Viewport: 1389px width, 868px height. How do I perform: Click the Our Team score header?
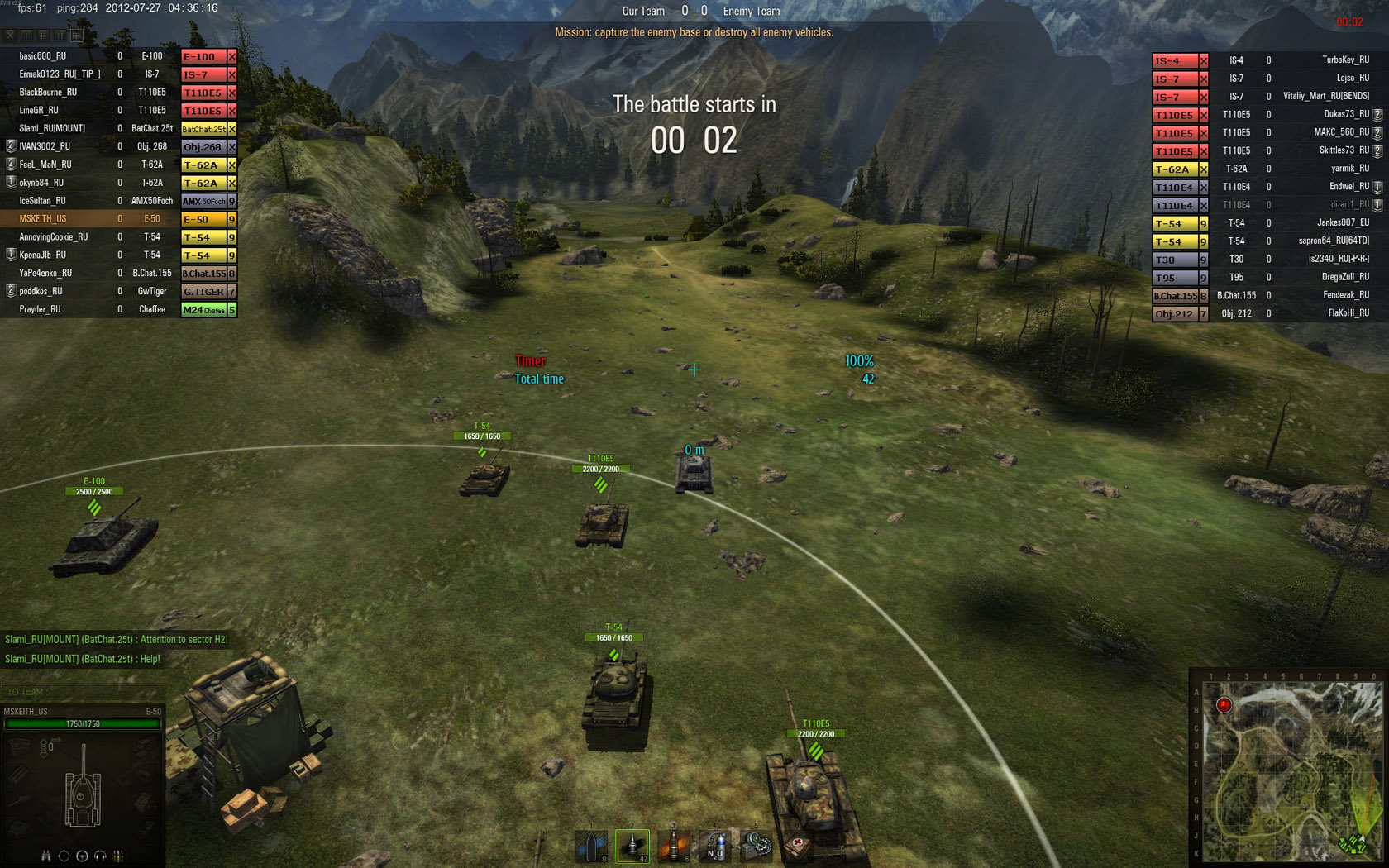tap(644, 11)
